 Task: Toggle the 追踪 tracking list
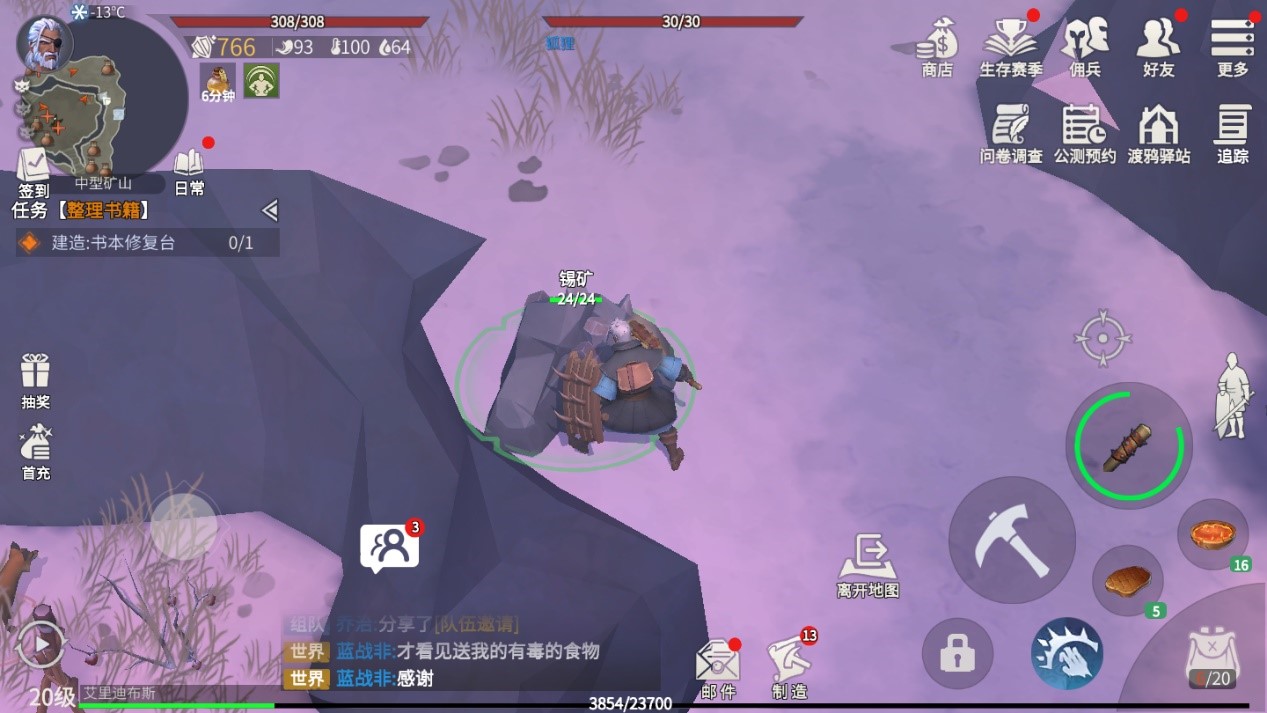[1232, 133]
